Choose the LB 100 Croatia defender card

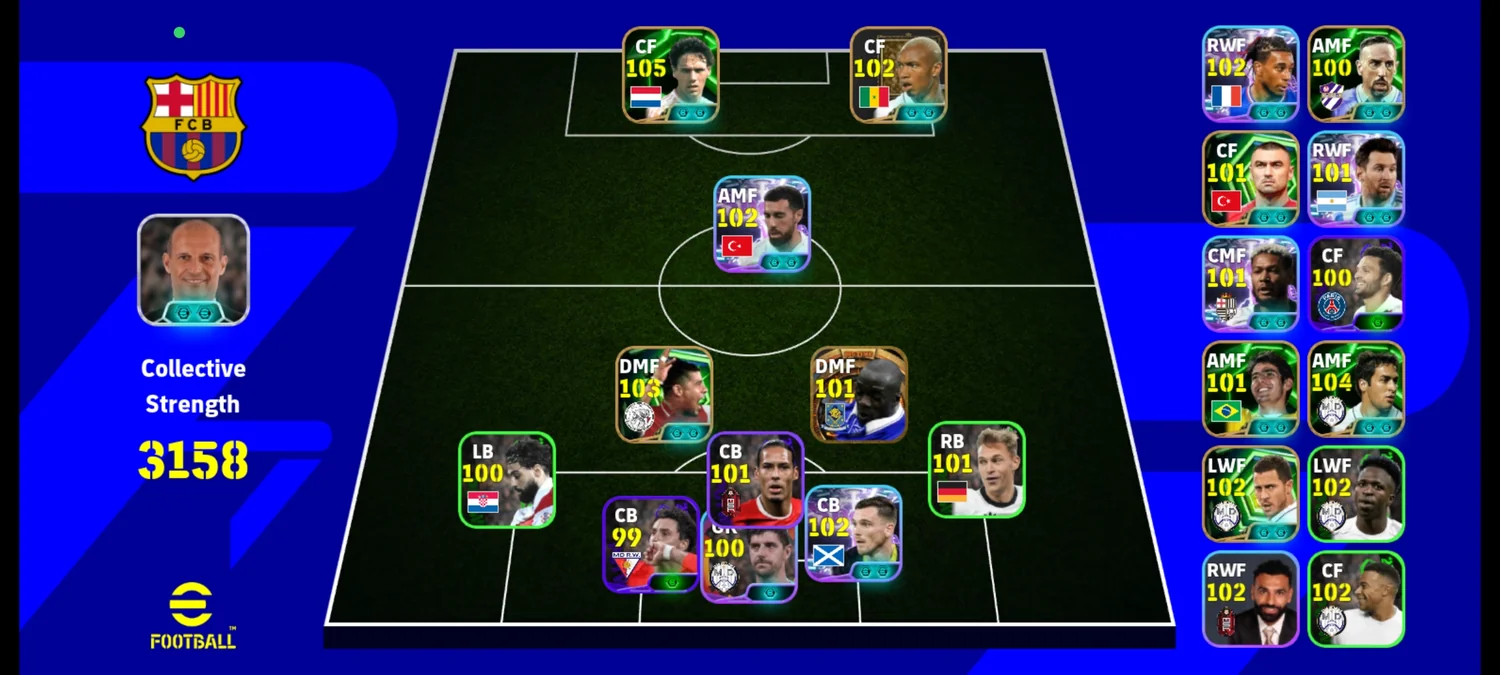[506, 480]
